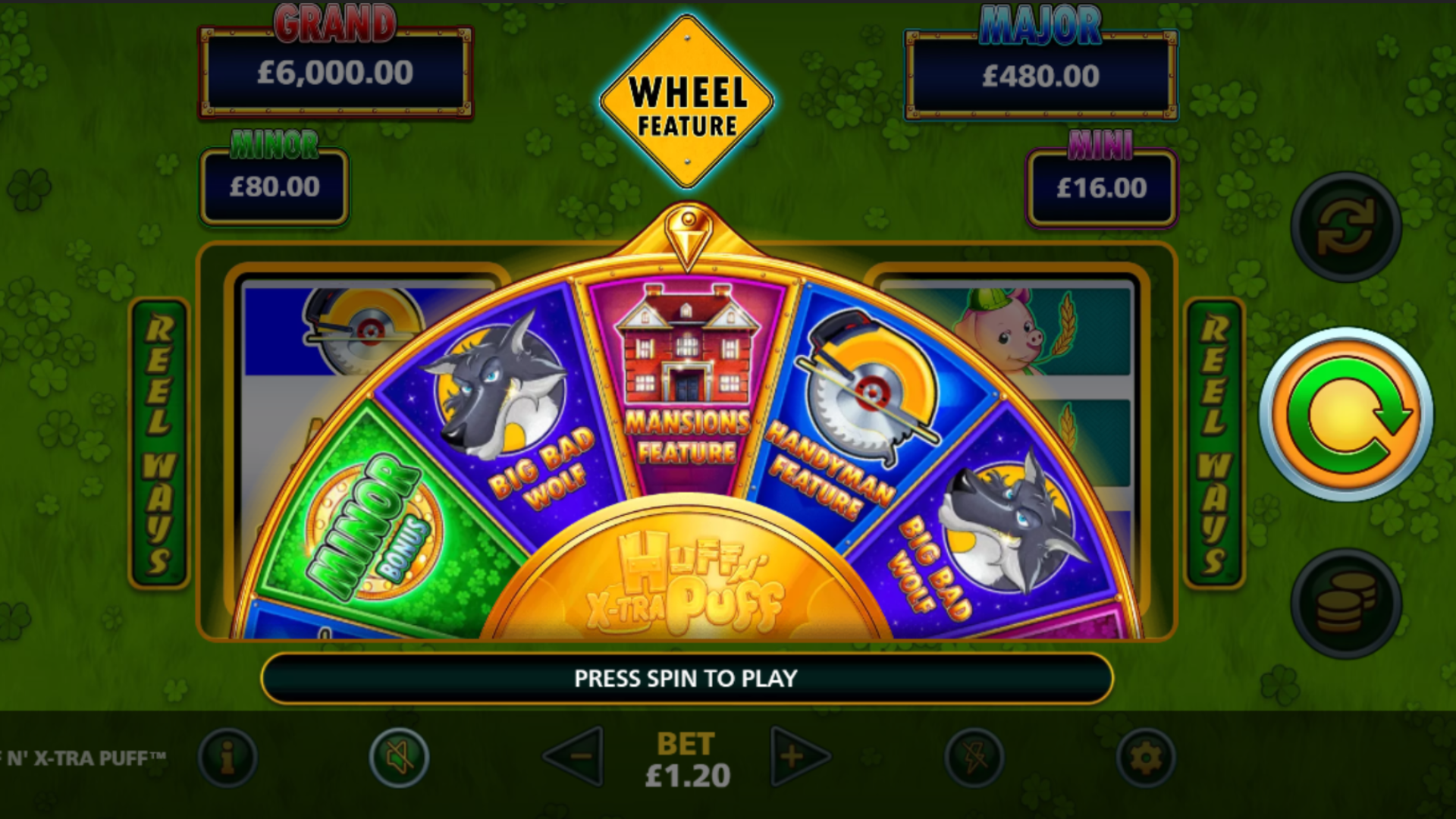Open the gear settings menu
This screenshot has height=819, width=1456.
pyautogui.click(x=1145, y=757)
